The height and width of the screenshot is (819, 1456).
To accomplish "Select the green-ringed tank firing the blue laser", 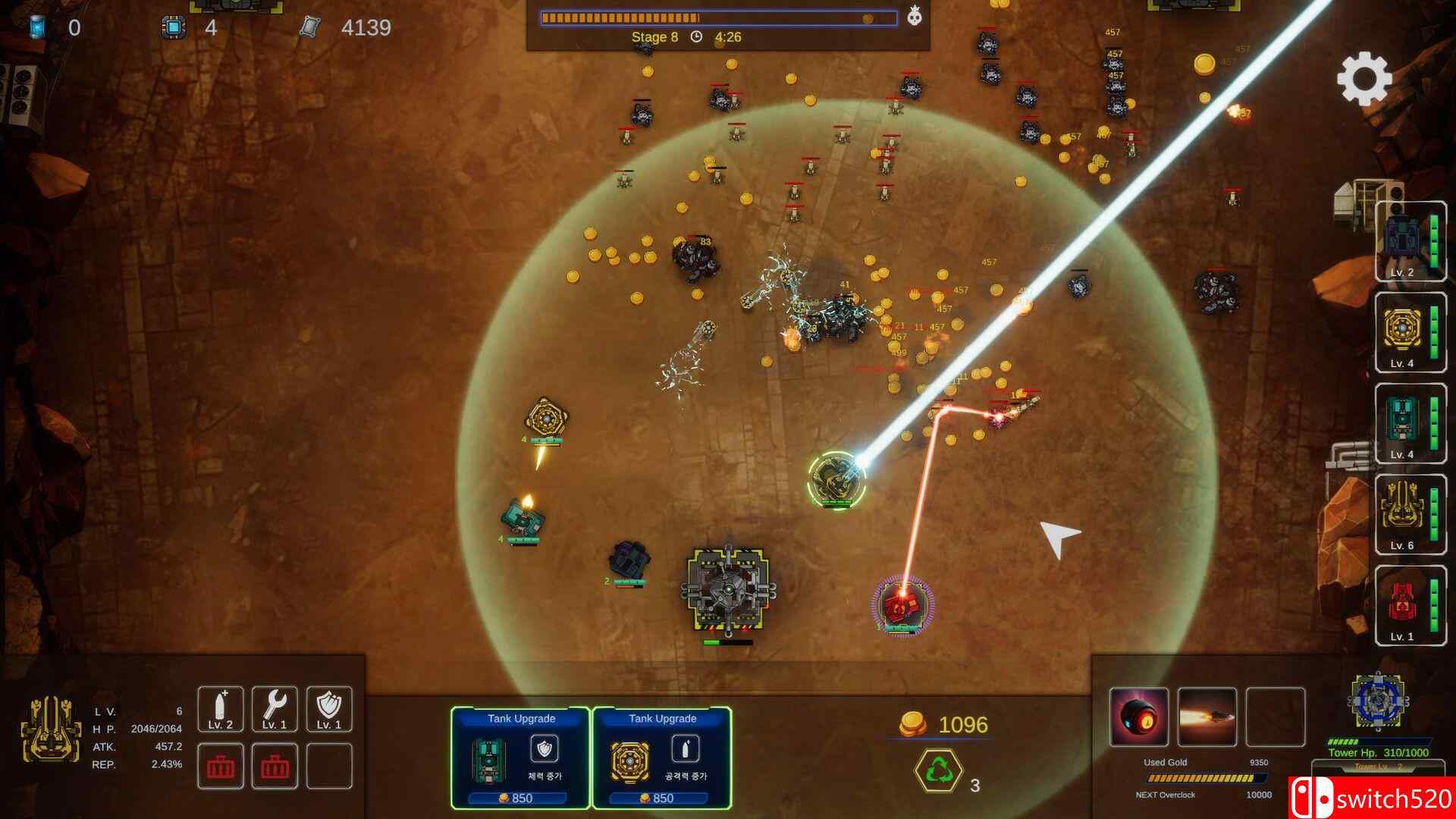I will click(x=837, y=480).
